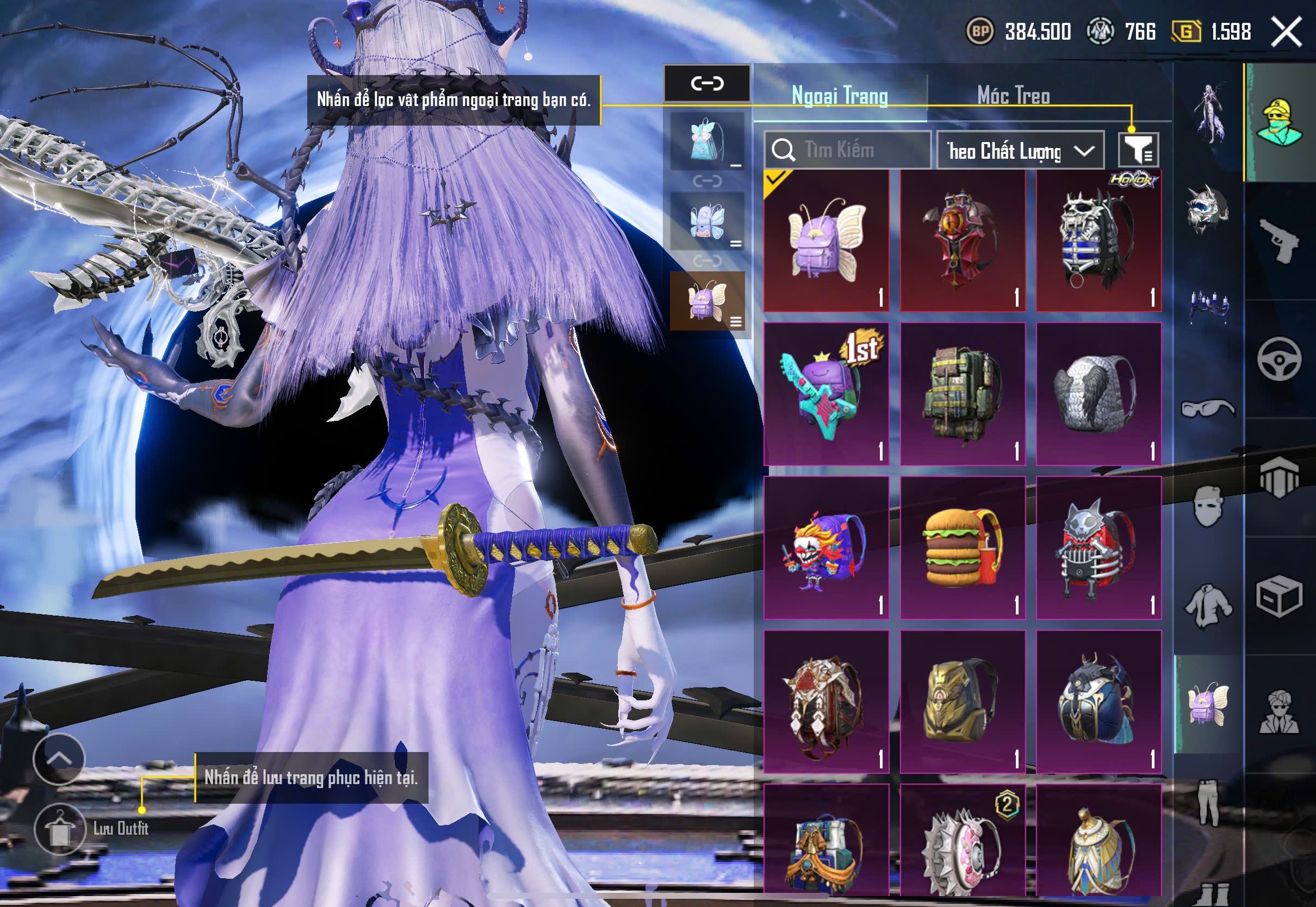Equip the hamburger backpack
1316x907 pixels.
click(963, 548)
